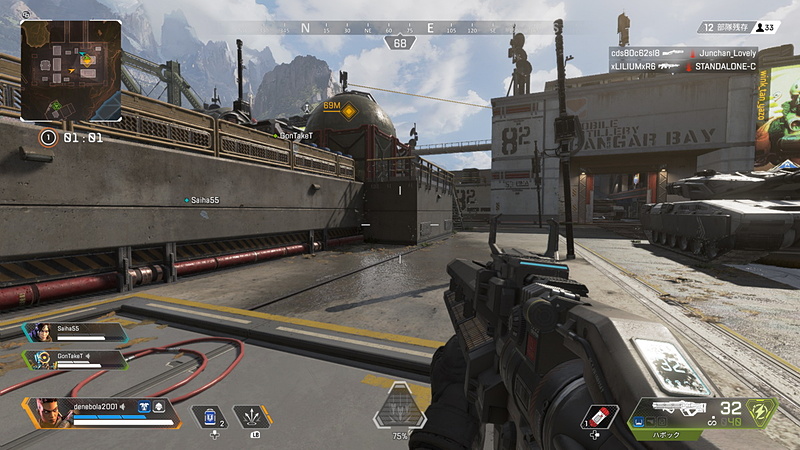Click the compass bar
The image size is (800, 450).
[400, 29]
